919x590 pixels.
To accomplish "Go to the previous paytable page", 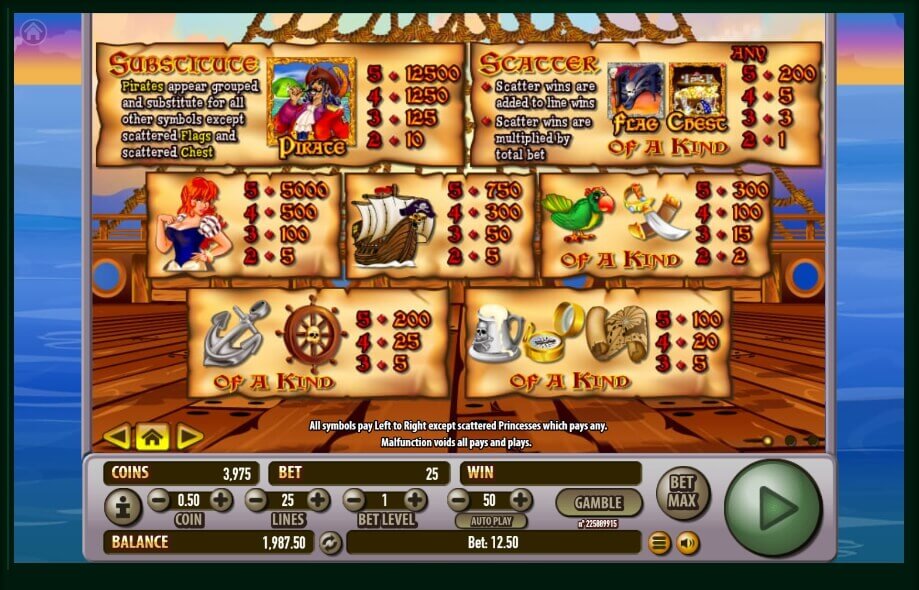I will [117, 436].
